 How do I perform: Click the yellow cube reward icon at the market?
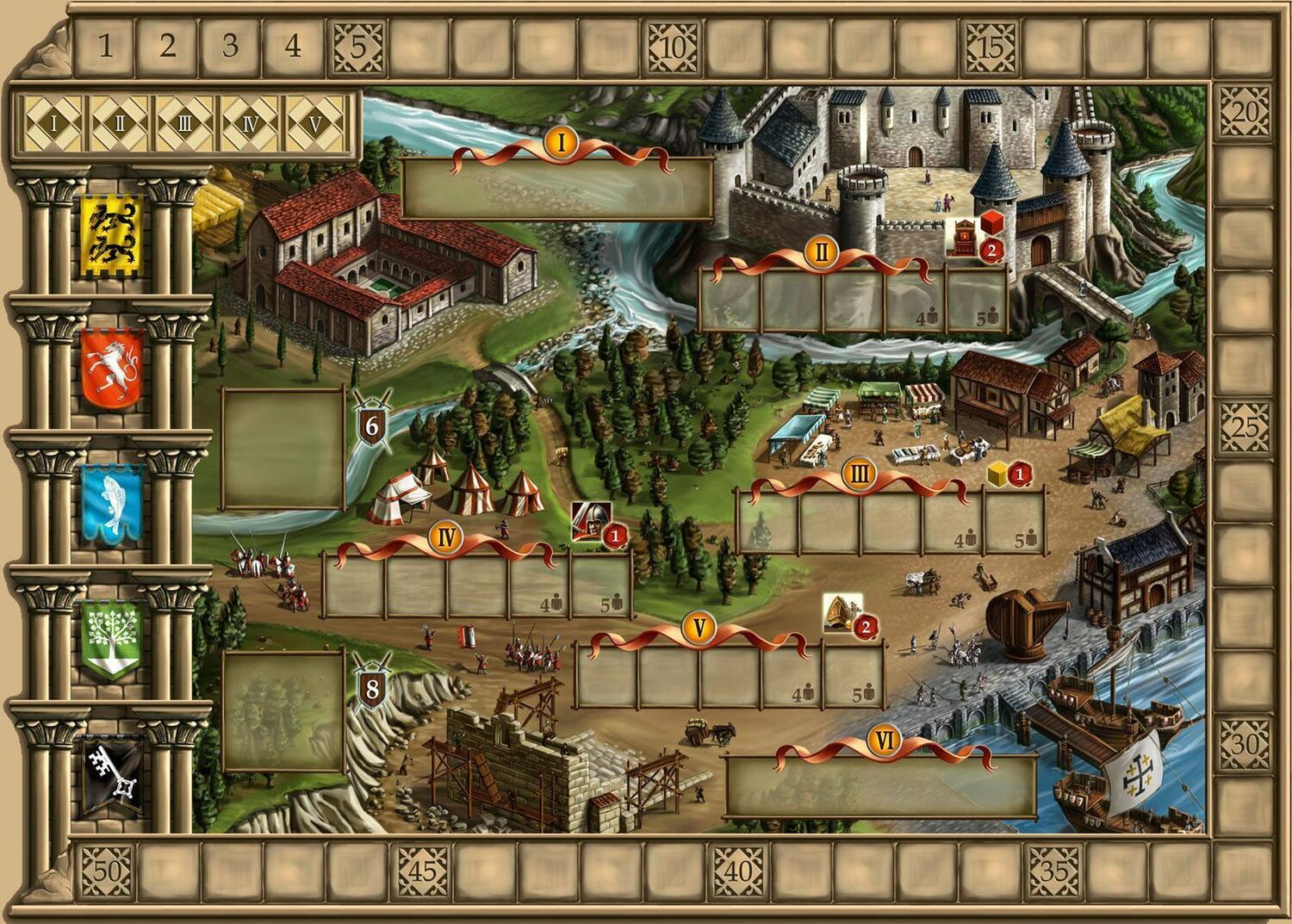click(x=997, y=473)
